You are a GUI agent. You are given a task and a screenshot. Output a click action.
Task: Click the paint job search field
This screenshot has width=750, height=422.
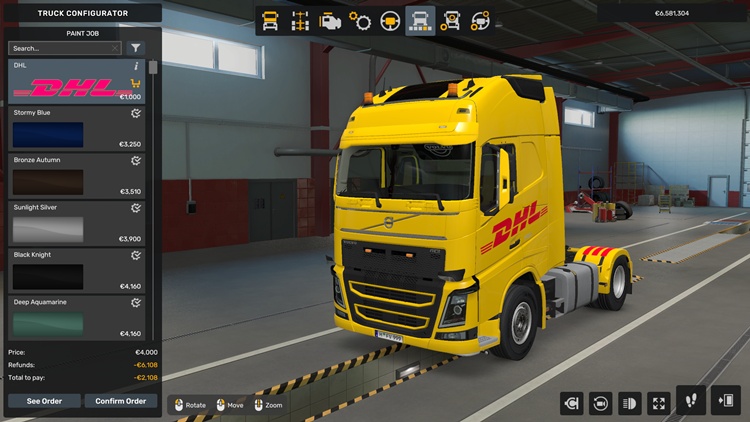pyautogui.click(x=60, y=48)
